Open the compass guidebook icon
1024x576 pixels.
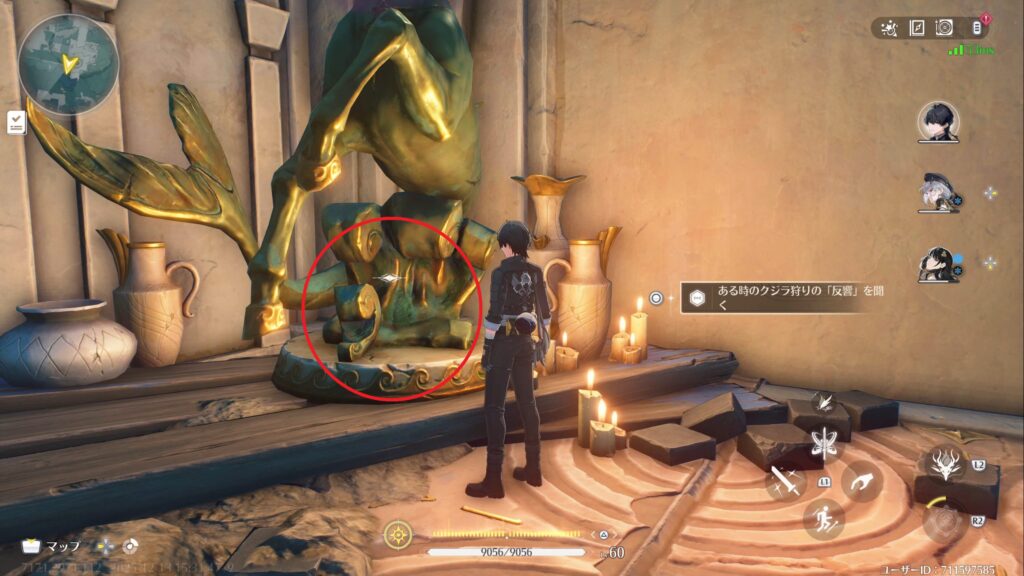917,28
